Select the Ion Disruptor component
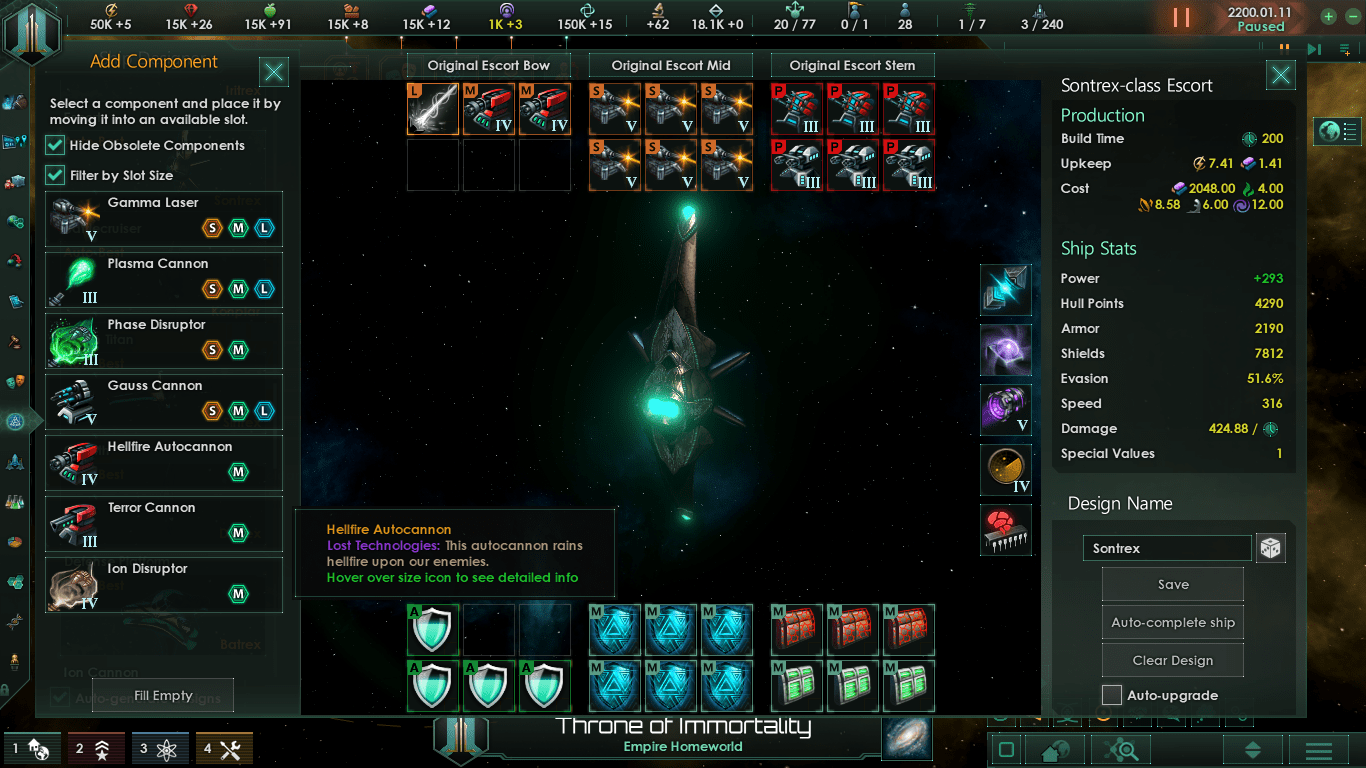 coord(163,584)
